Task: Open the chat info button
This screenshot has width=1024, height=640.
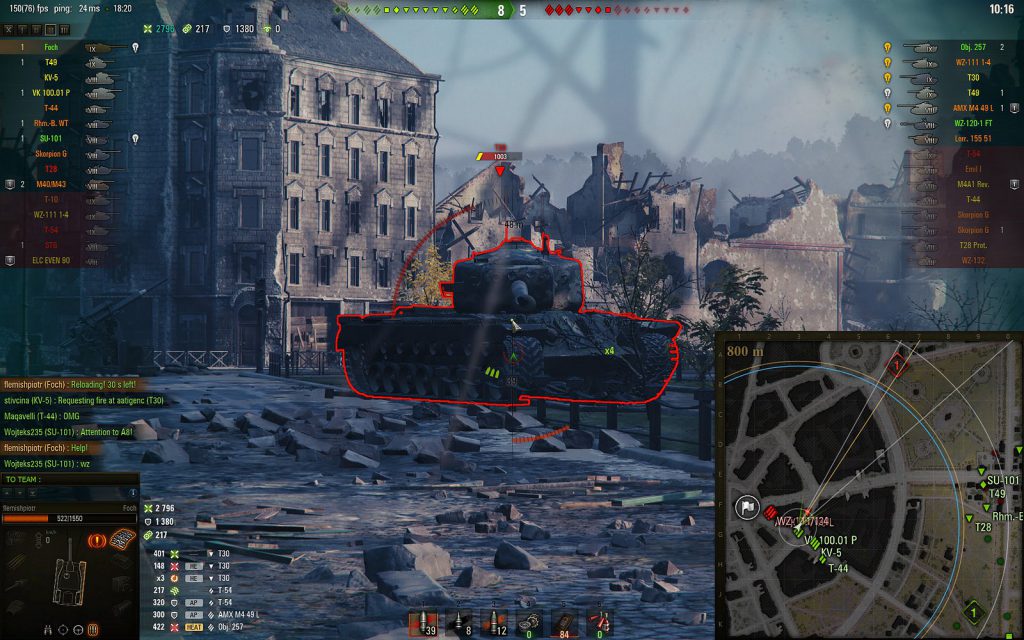Action: click(134, 492)
